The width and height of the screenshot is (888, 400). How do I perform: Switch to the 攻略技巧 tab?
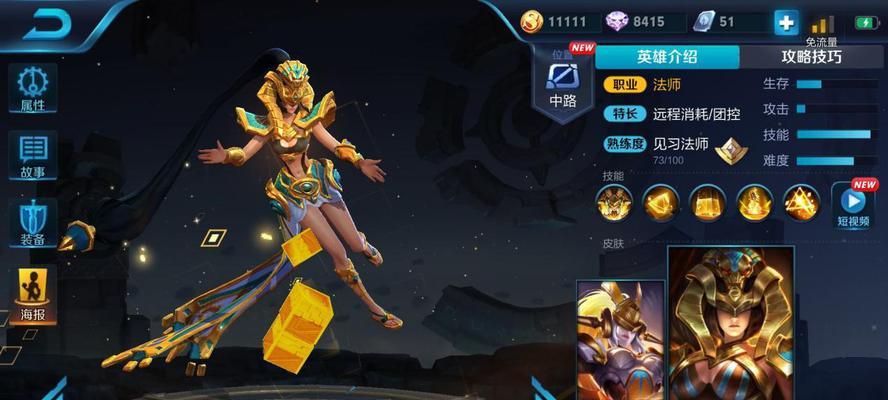pyautogui.click(x=810, y=57)
